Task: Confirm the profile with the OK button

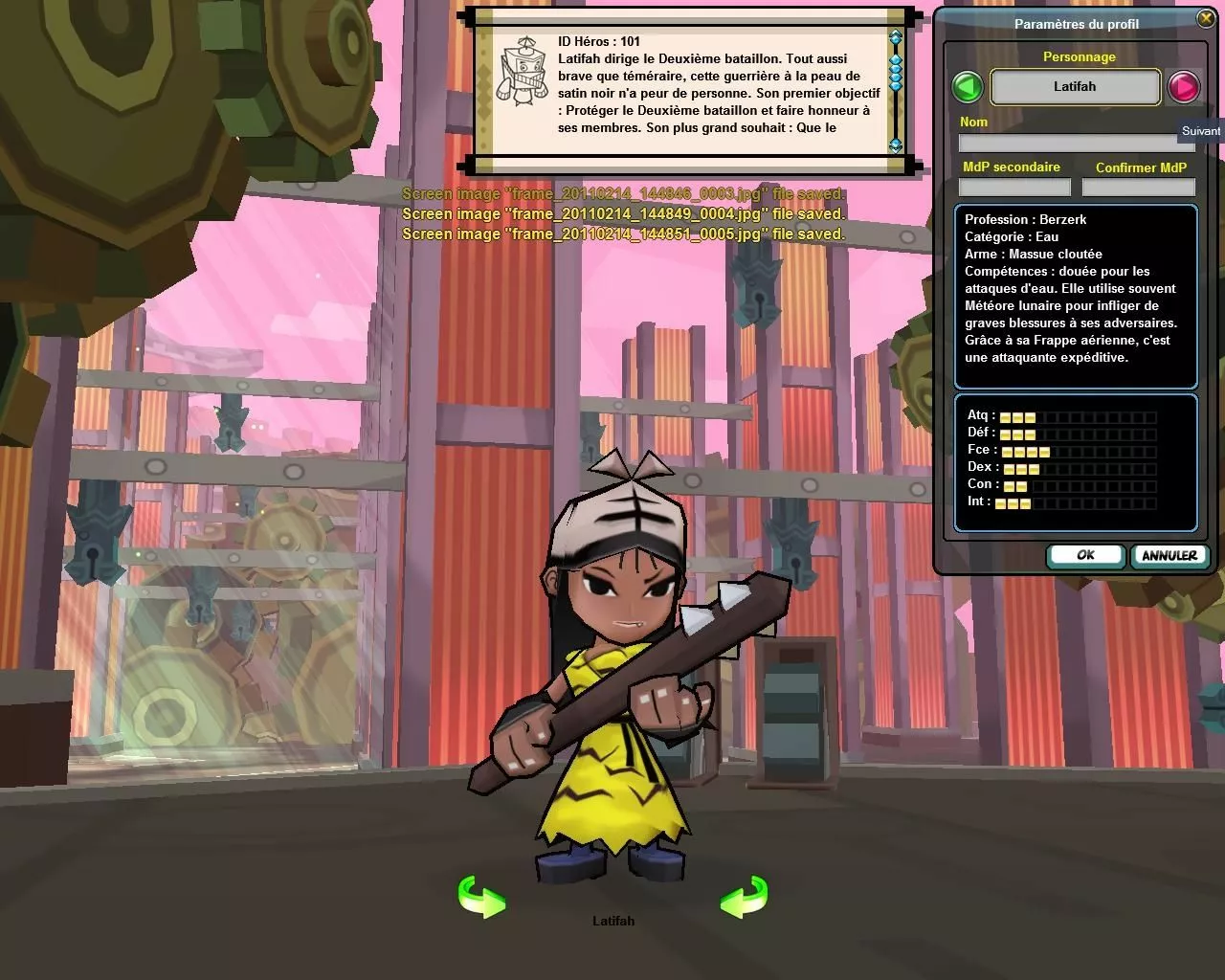Action: (1085, 555)
